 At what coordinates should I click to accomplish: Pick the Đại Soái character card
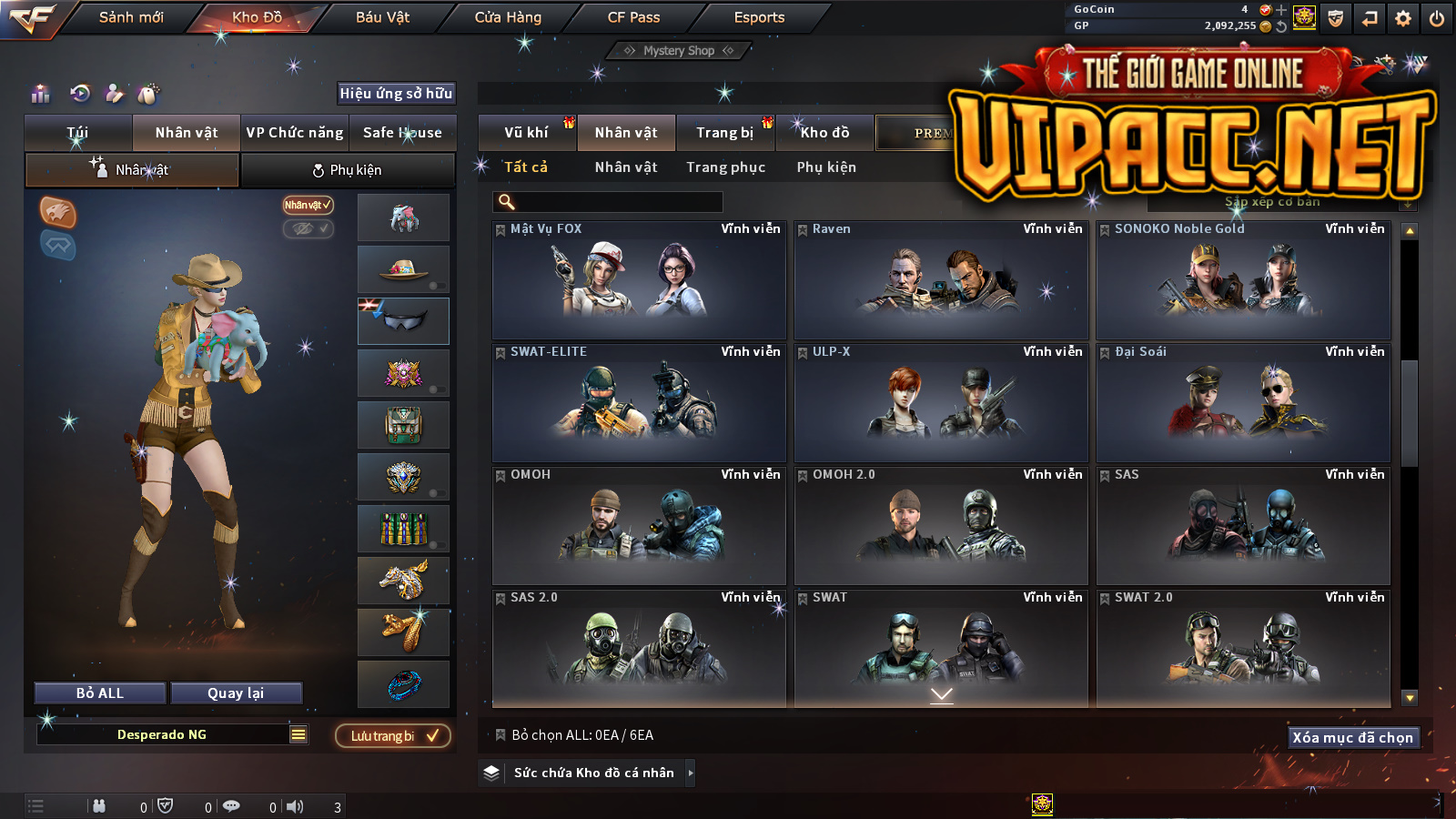click(1243, 403)
